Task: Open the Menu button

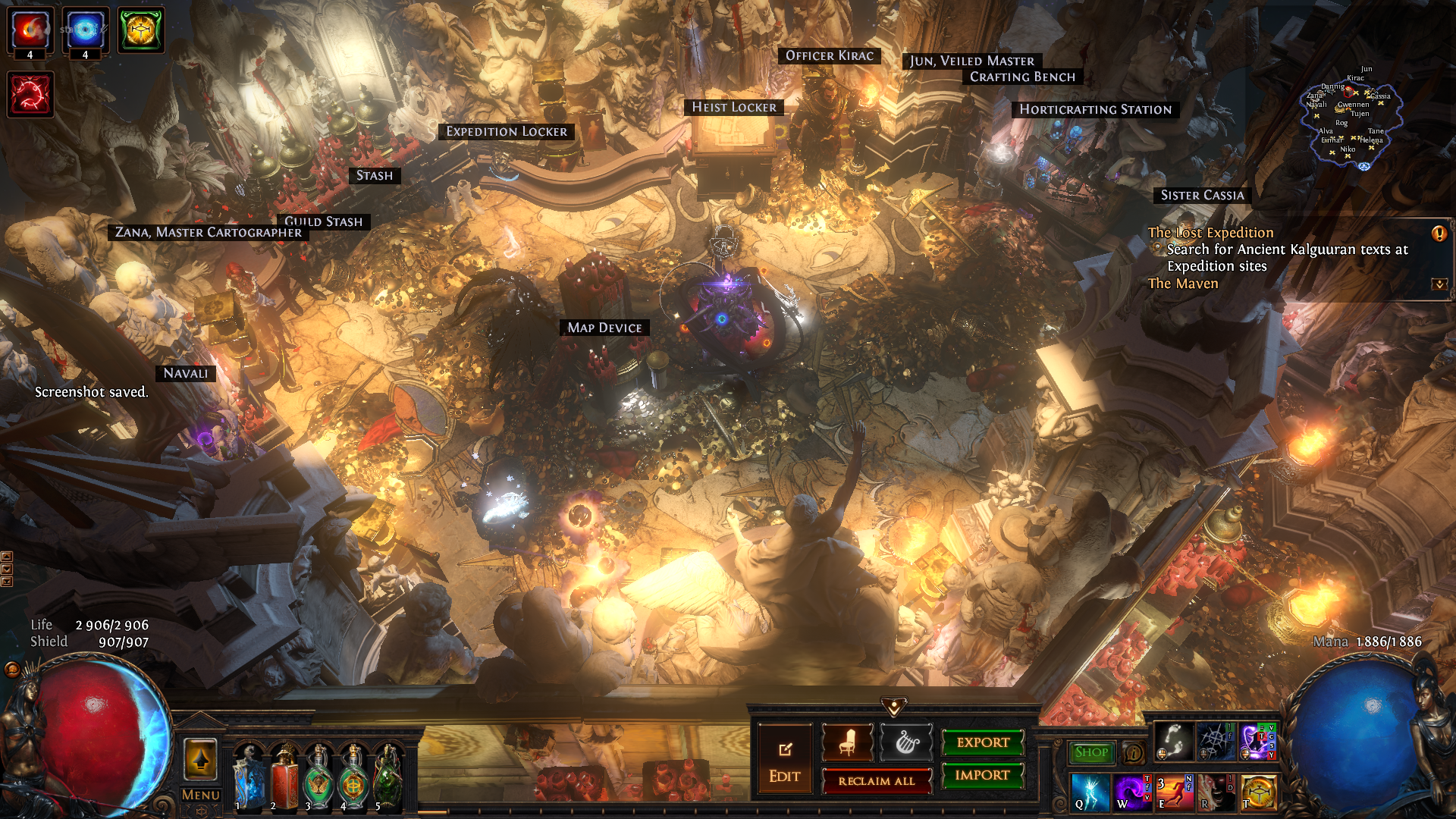Action: click(x=201, y=795)
